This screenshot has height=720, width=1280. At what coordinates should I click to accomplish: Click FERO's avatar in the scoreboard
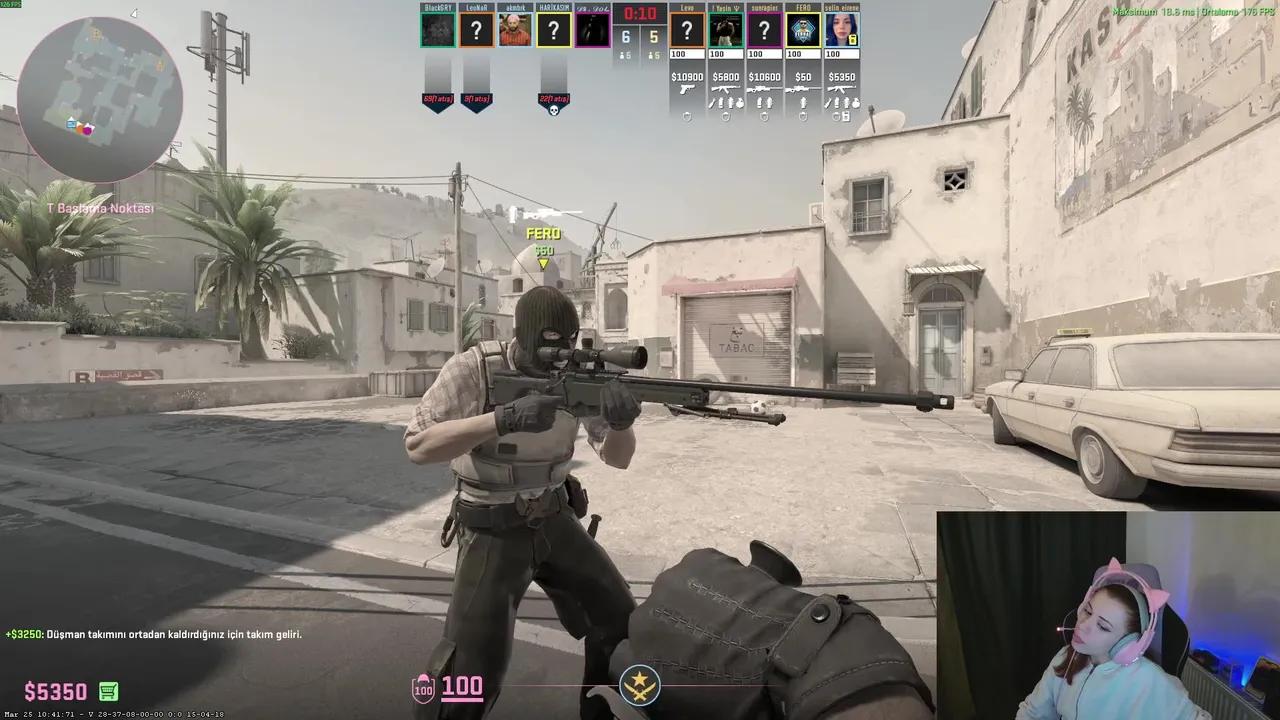click(x=802, y=27)
